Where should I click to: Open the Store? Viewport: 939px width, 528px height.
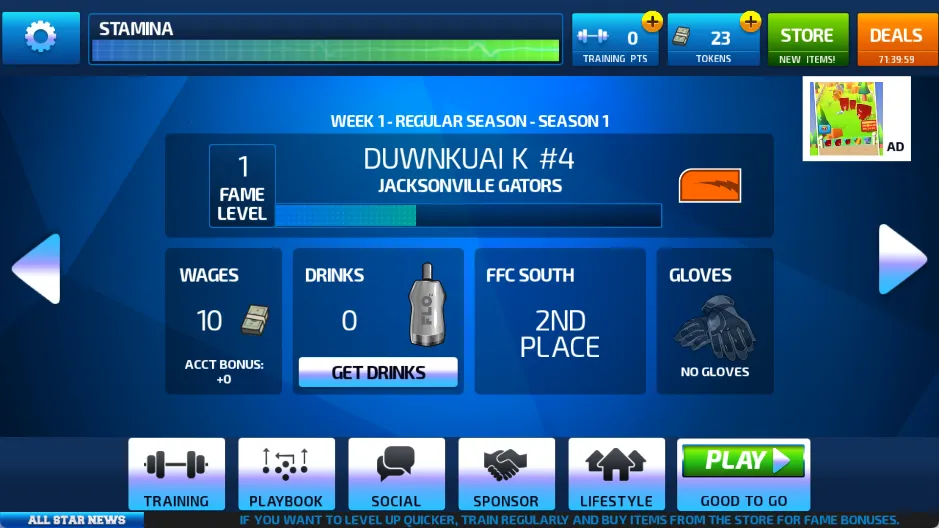point(807,40)
